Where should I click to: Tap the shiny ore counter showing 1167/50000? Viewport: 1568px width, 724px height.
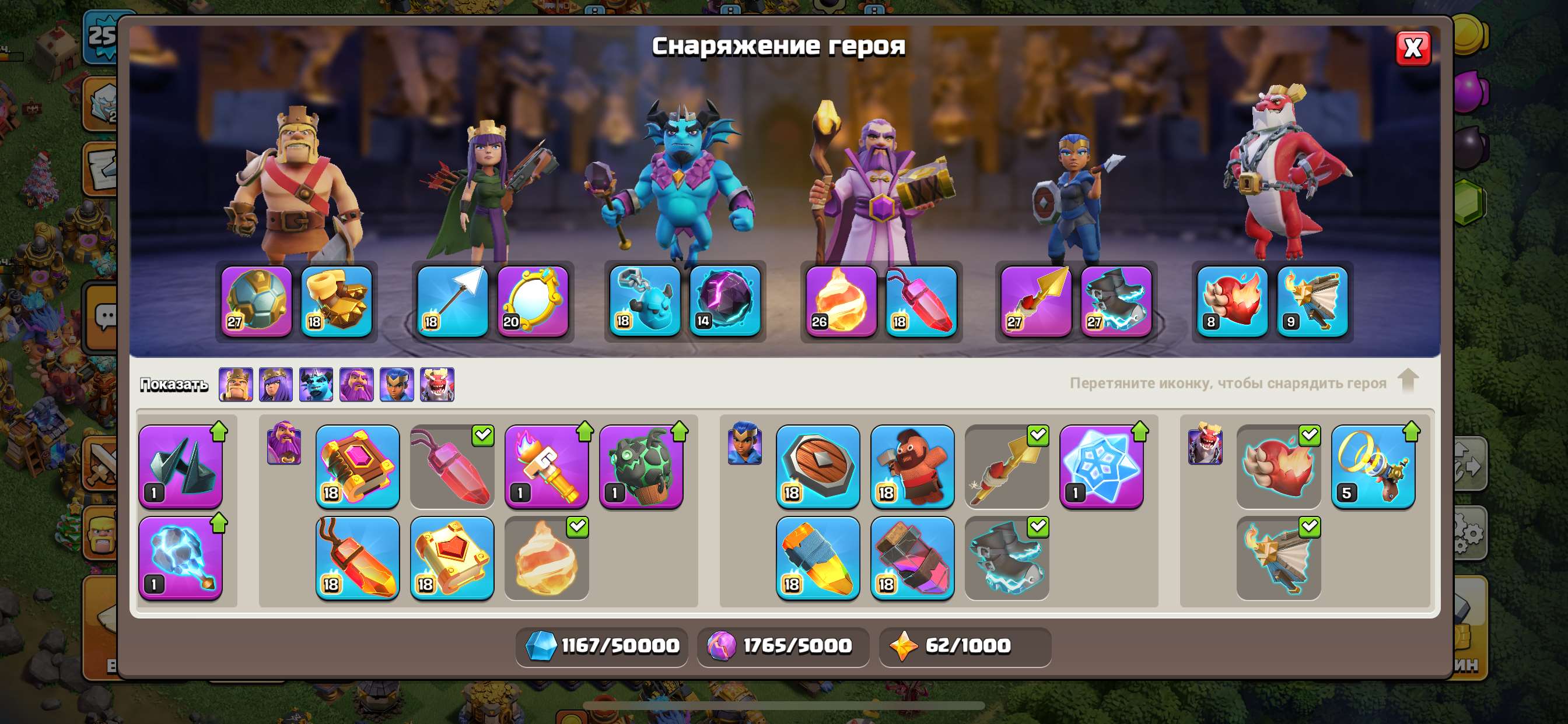[603, 646]
